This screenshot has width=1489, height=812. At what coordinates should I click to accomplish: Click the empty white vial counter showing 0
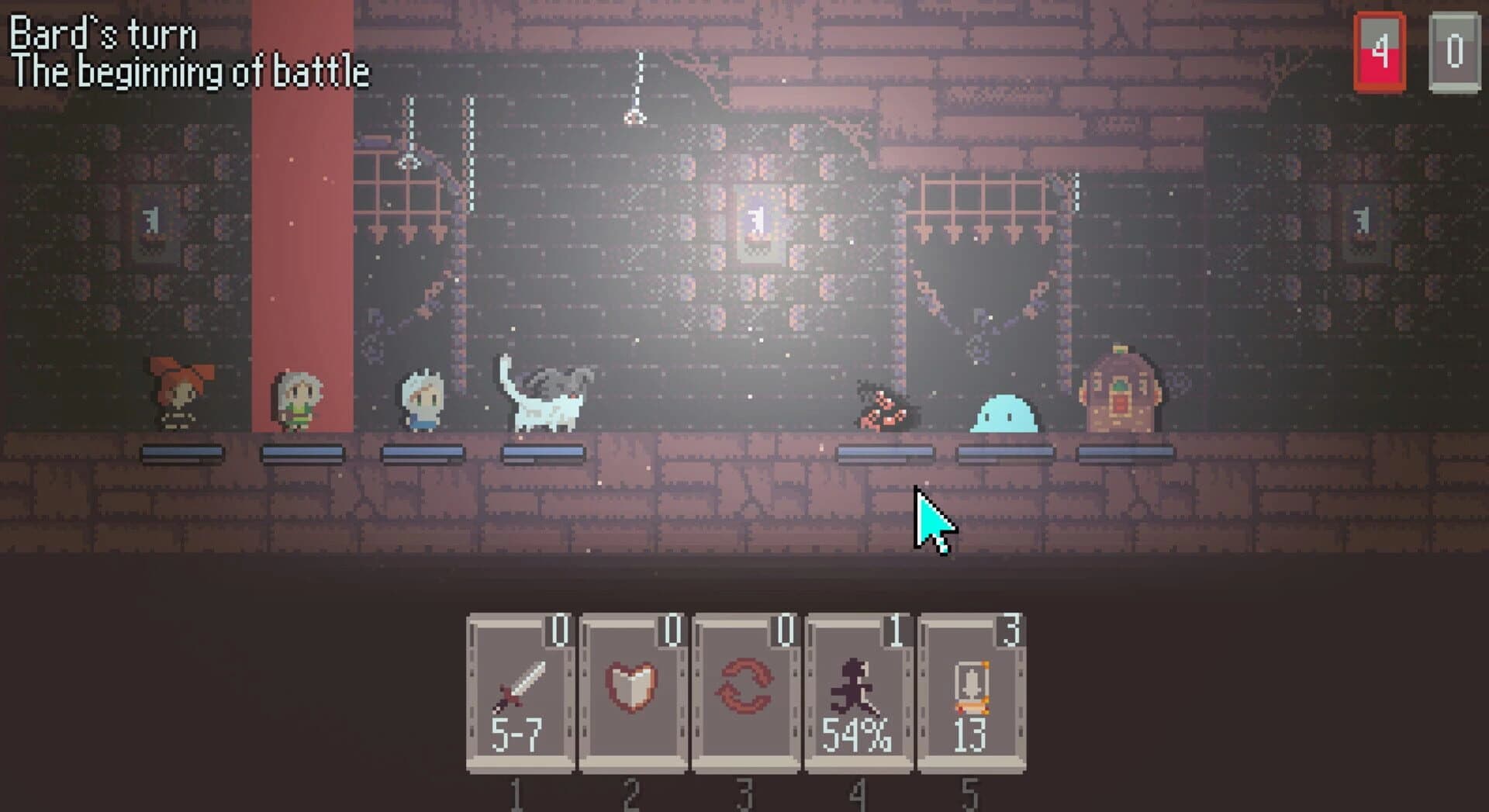tap(1452, 49)
